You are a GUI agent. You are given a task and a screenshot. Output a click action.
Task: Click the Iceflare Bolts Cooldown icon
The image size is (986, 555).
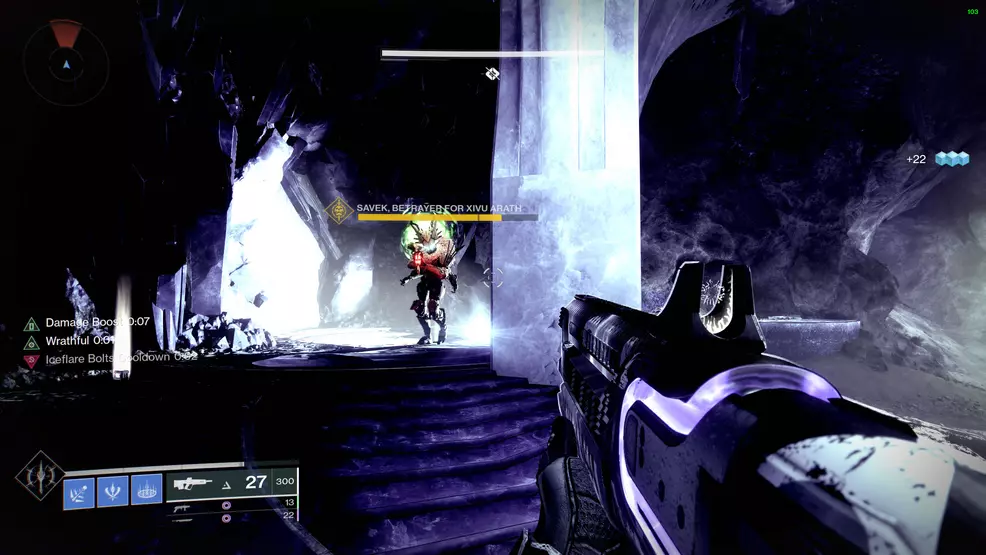[31, 358]
